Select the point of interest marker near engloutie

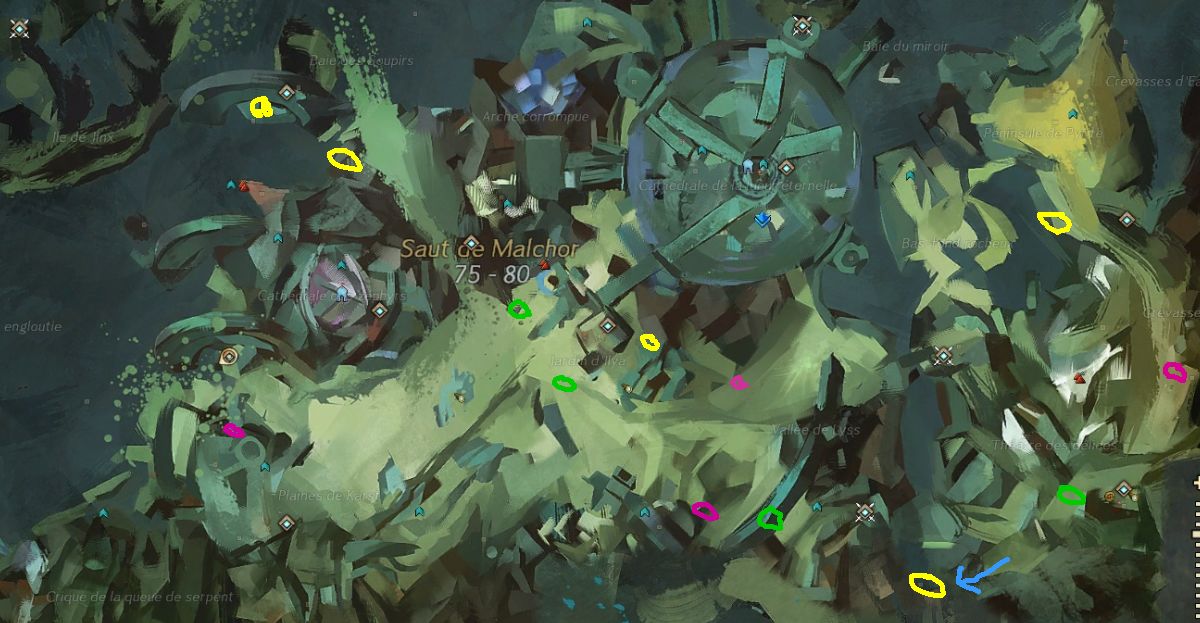pyautogui.click(x=228, y=356)
